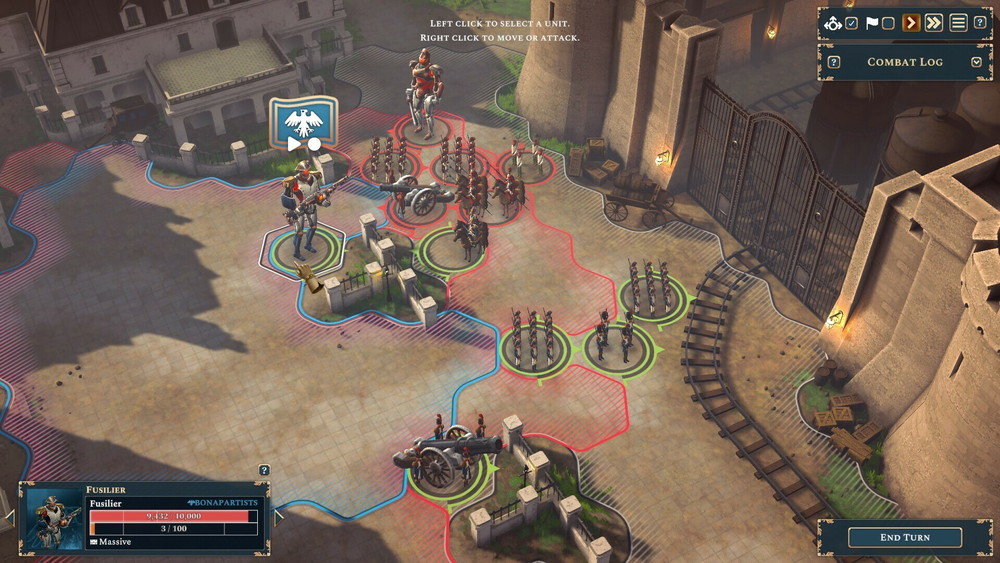Tick the white flag checkbox
The height and width of the screenshot is (563, 1000).
(x=888, y=23)
